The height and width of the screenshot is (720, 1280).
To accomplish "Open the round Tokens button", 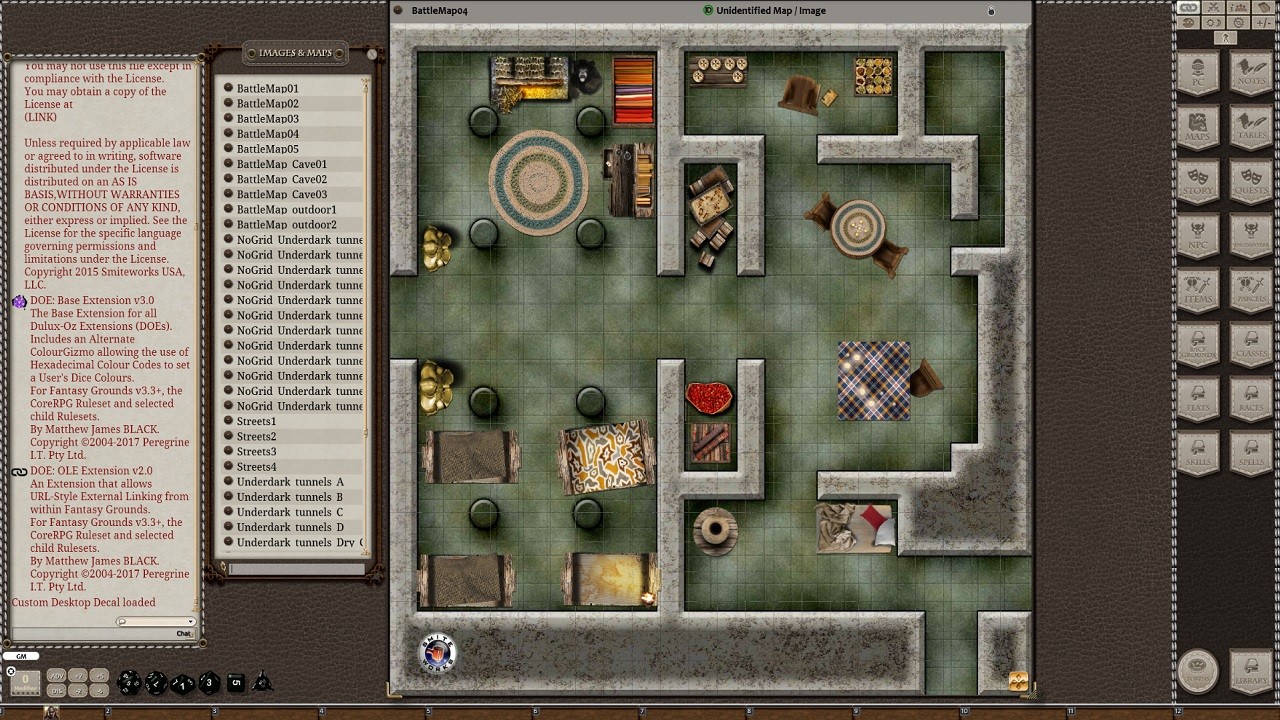I will point(1198,669).
